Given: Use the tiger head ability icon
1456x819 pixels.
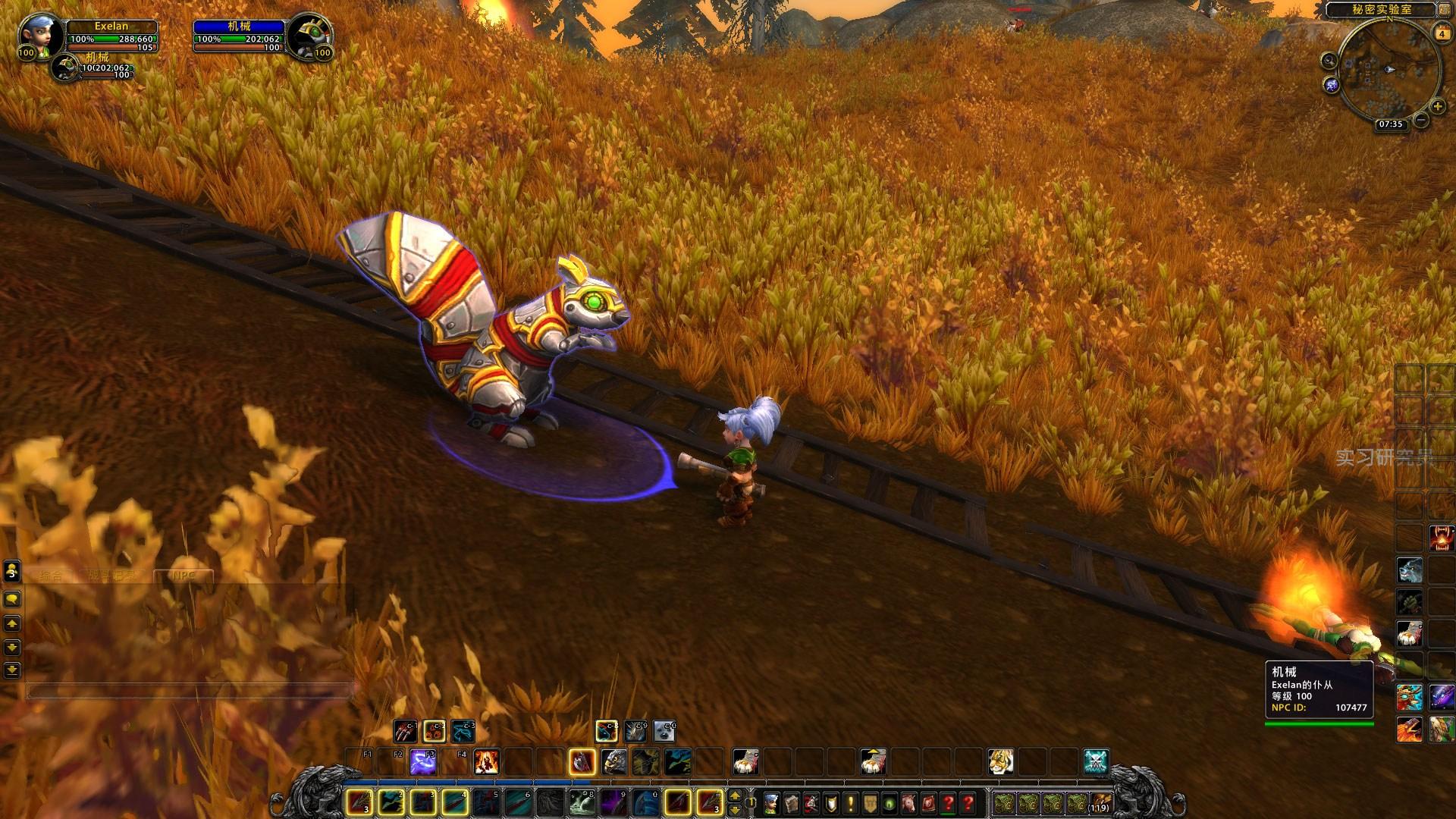Looking at the screenshot, I should tap(1000, 761).
